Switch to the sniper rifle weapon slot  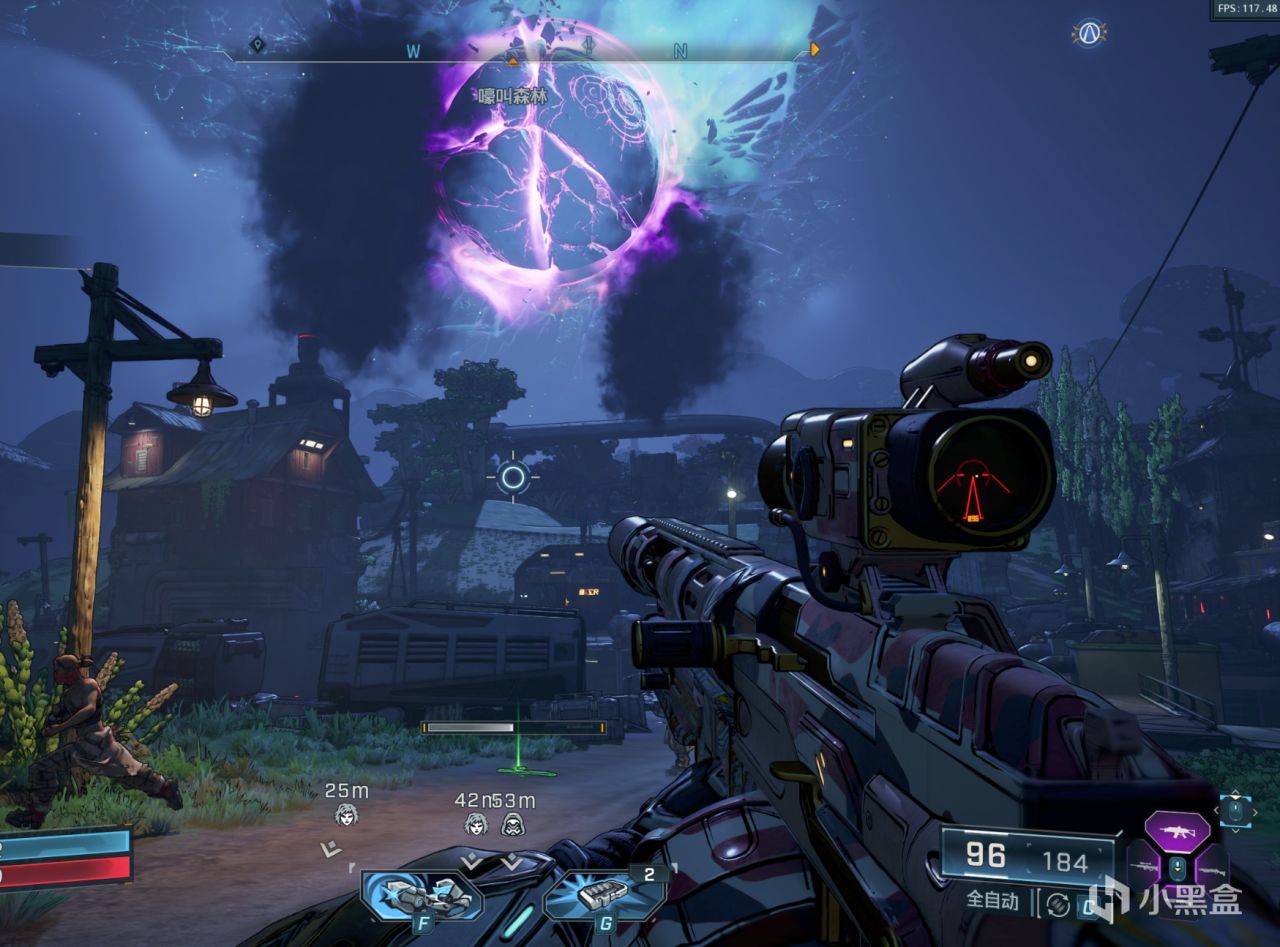pos(1144,866)
